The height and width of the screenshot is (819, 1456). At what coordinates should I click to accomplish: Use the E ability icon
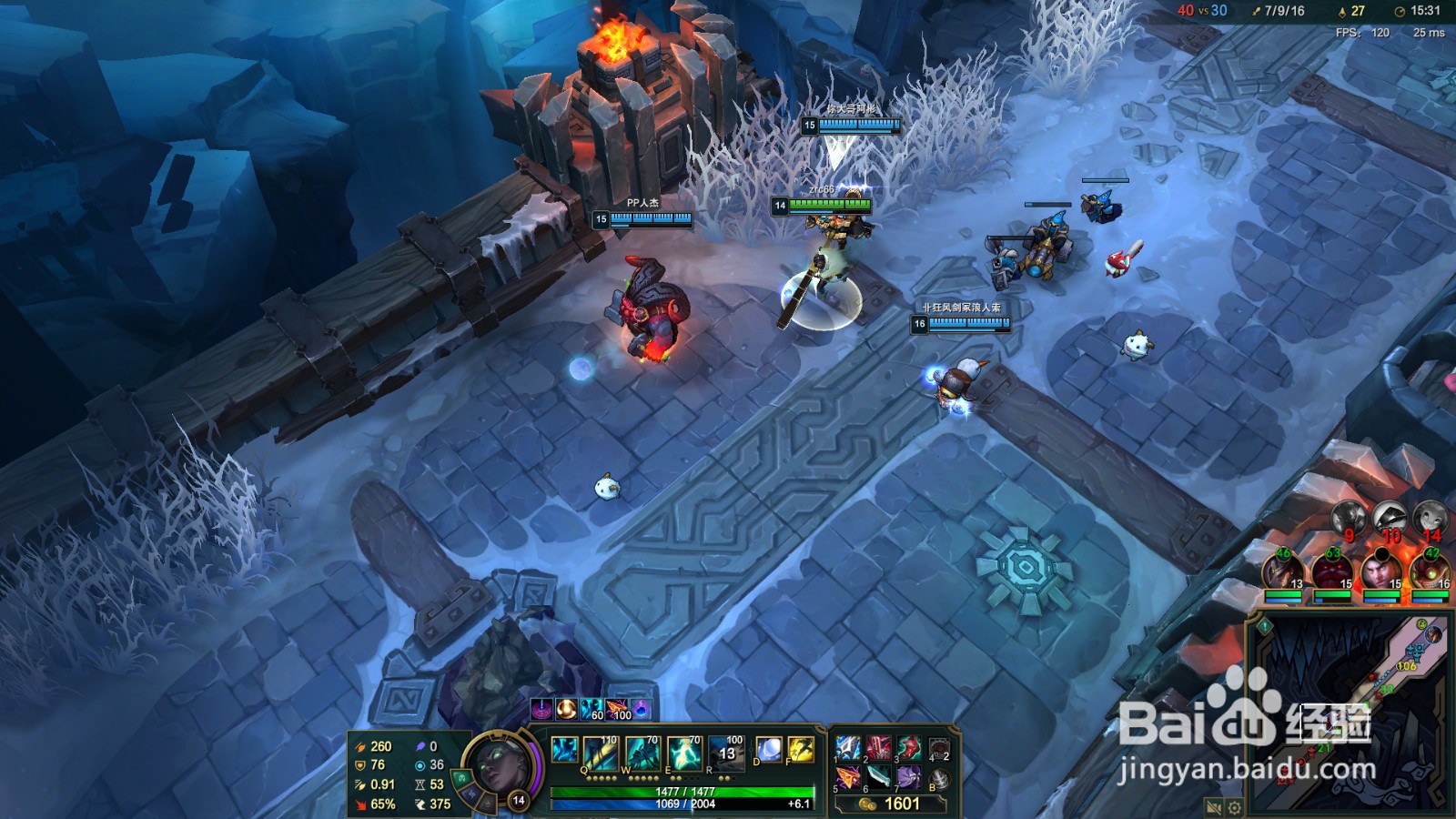click(683, 754)
